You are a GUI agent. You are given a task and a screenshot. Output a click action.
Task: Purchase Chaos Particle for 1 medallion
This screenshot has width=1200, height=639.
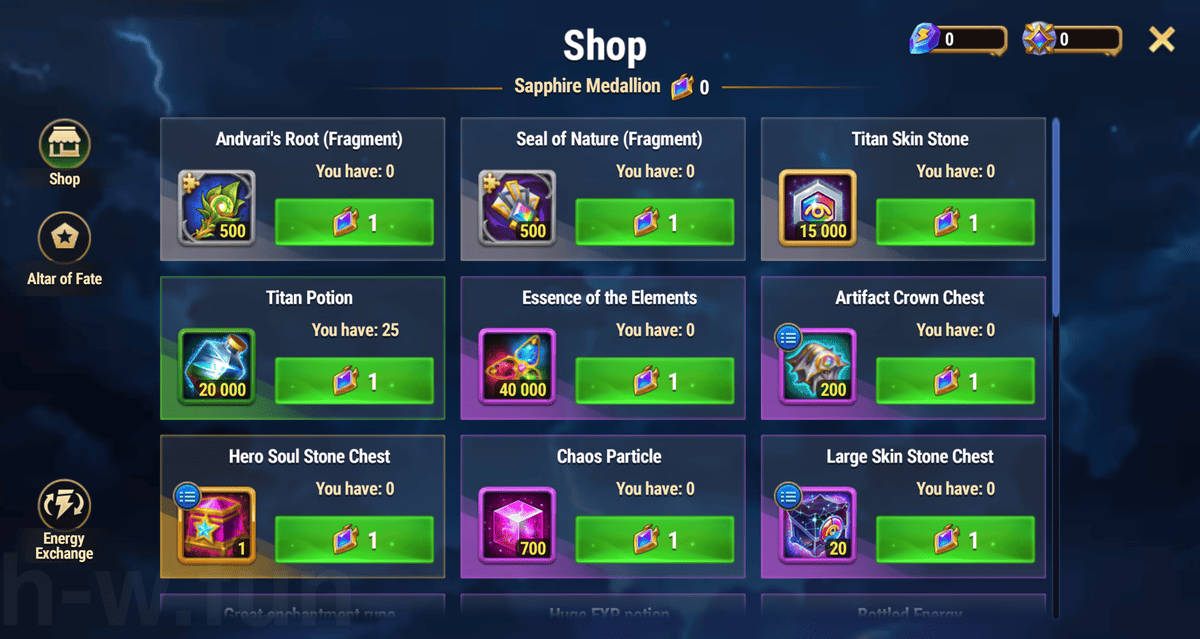click(654, 540)
